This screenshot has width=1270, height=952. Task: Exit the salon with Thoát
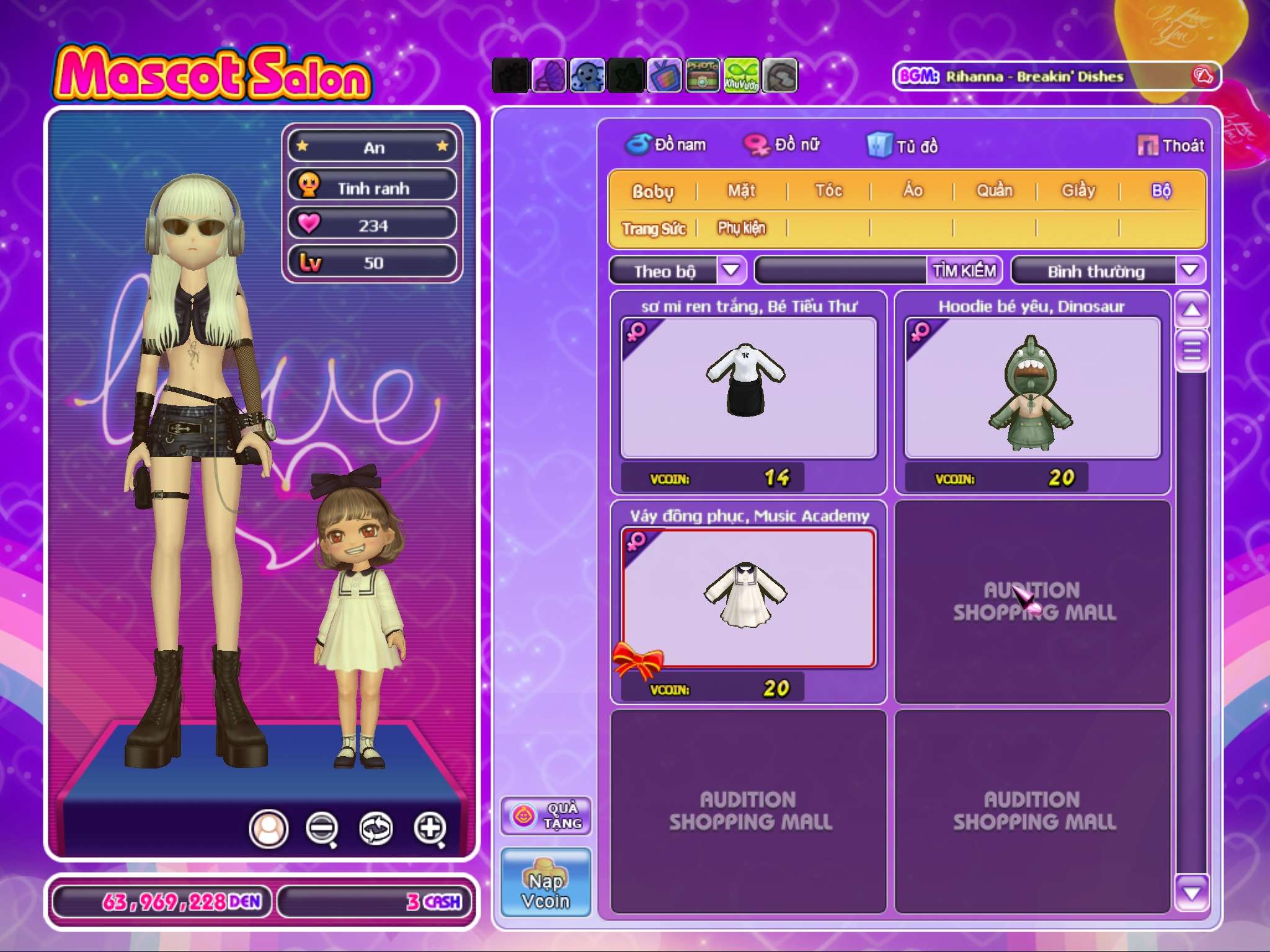1171,146
